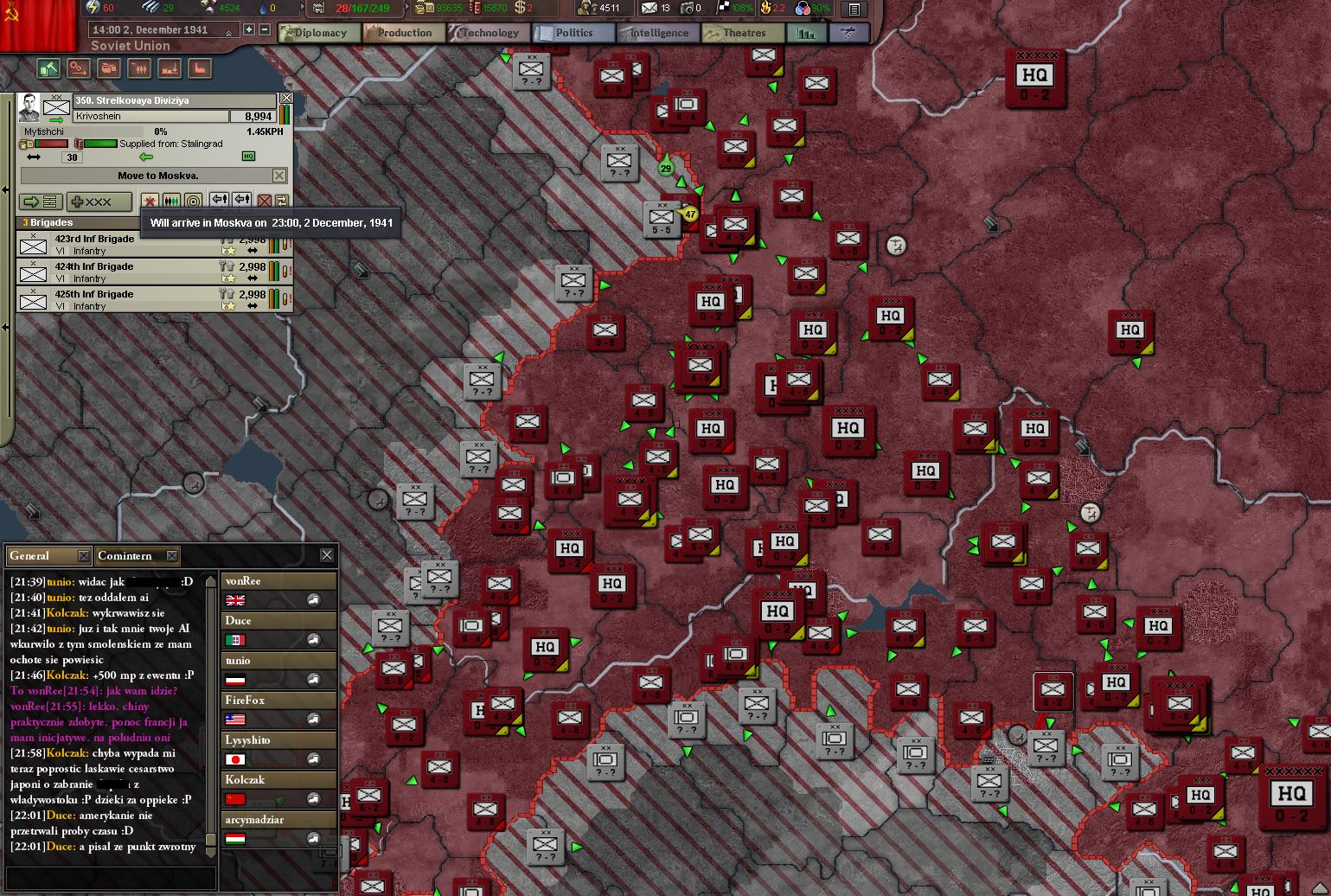1331x896 pixels.
Task: Open the Technology tab
Action: click(x=487, y=33)
